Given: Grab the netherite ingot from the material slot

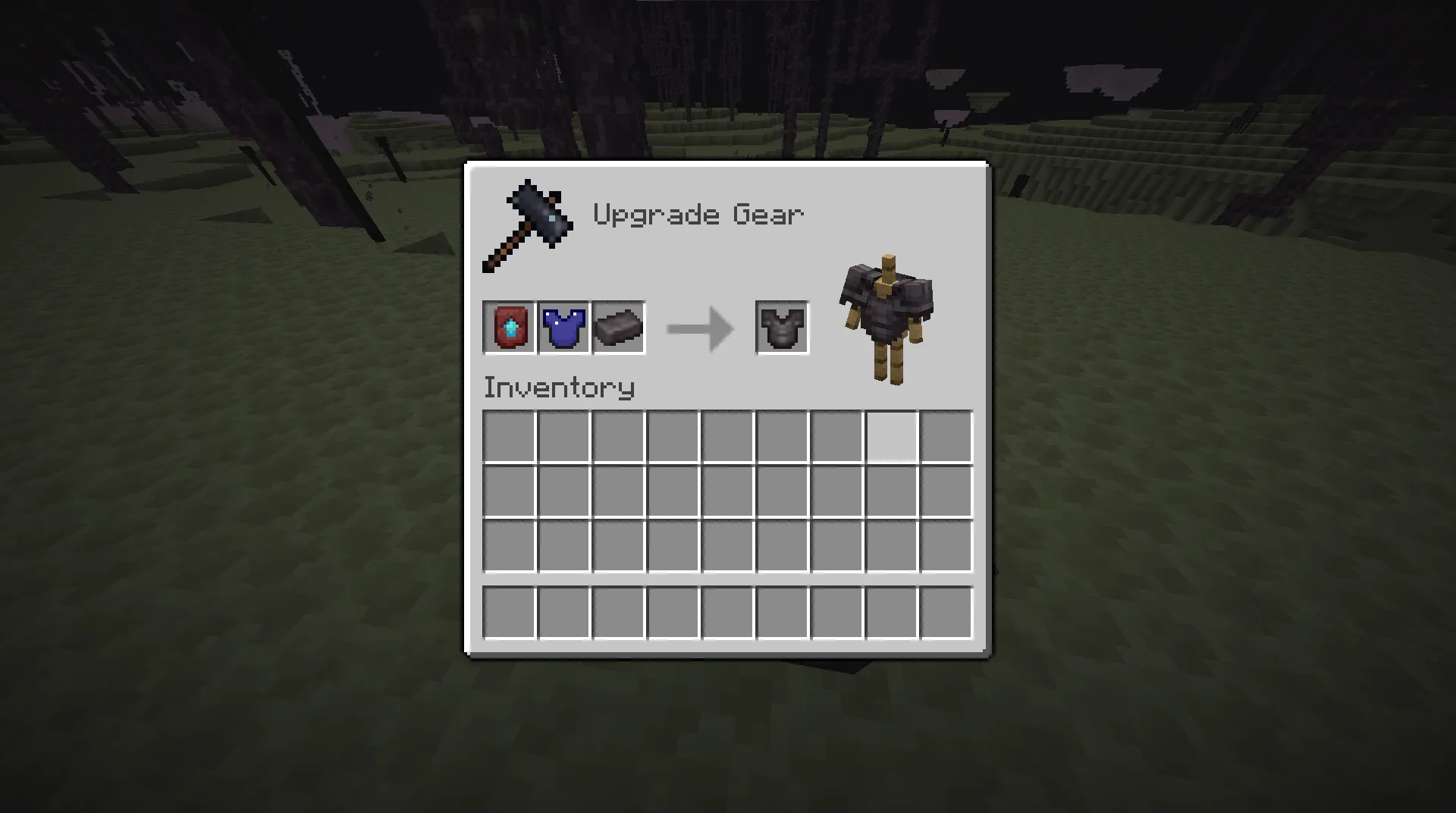Looking at the screenshot, I should tap(619, 328).
